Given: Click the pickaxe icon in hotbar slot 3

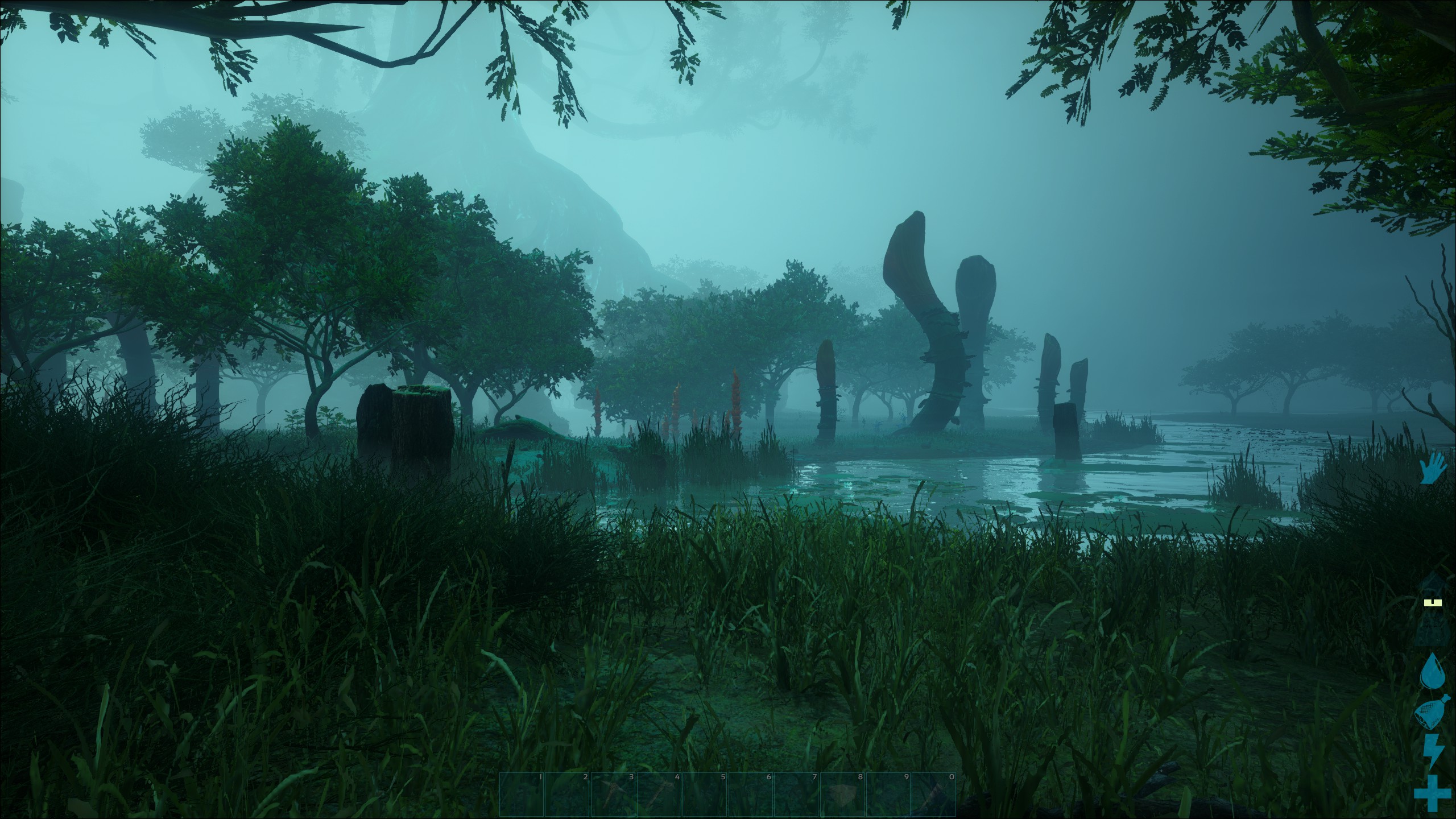Looking at the screenshot, I should pos(613,795).
